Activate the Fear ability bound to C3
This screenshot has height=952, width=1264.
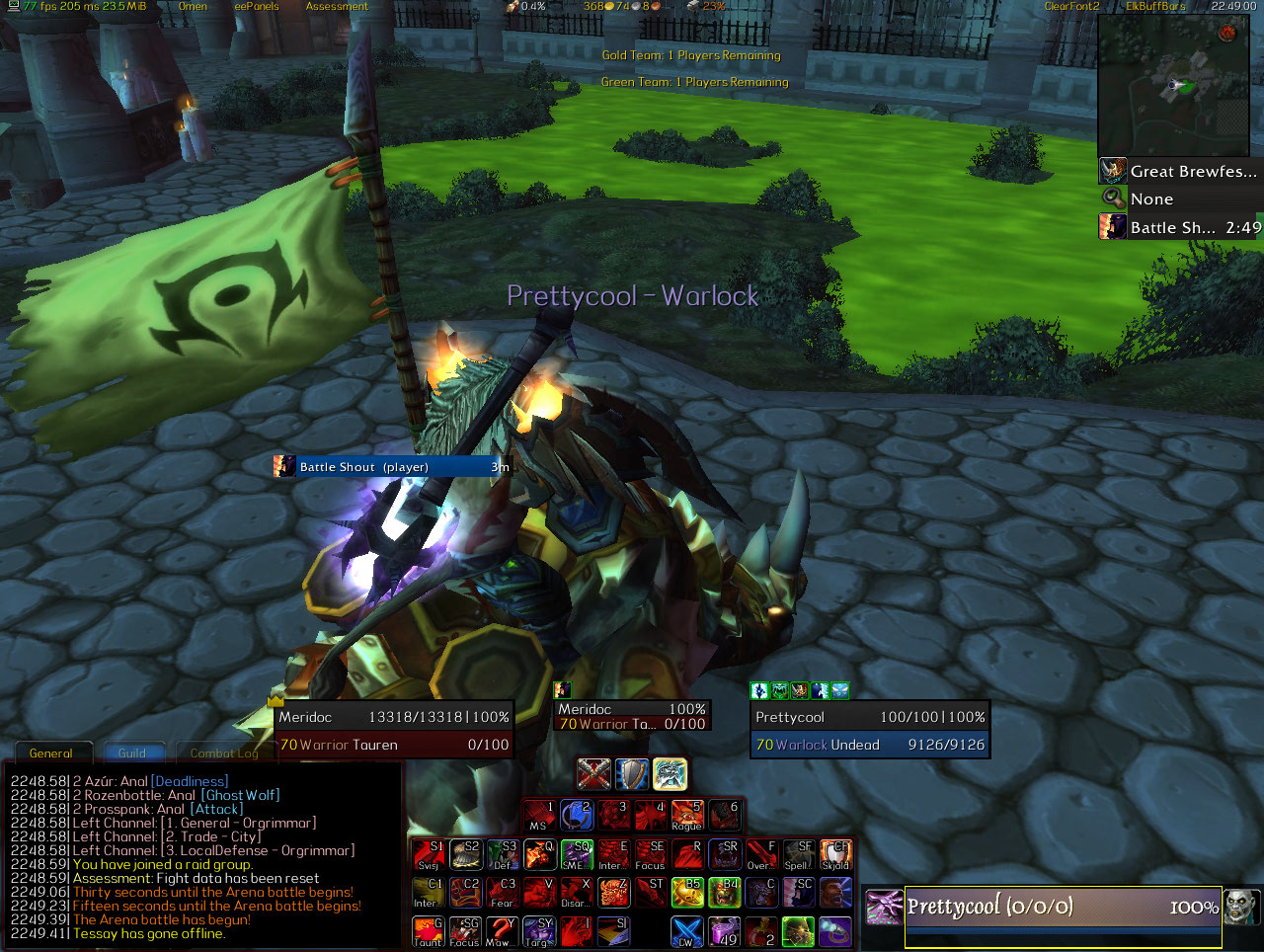pyautogui.click(x=503, y=892)
